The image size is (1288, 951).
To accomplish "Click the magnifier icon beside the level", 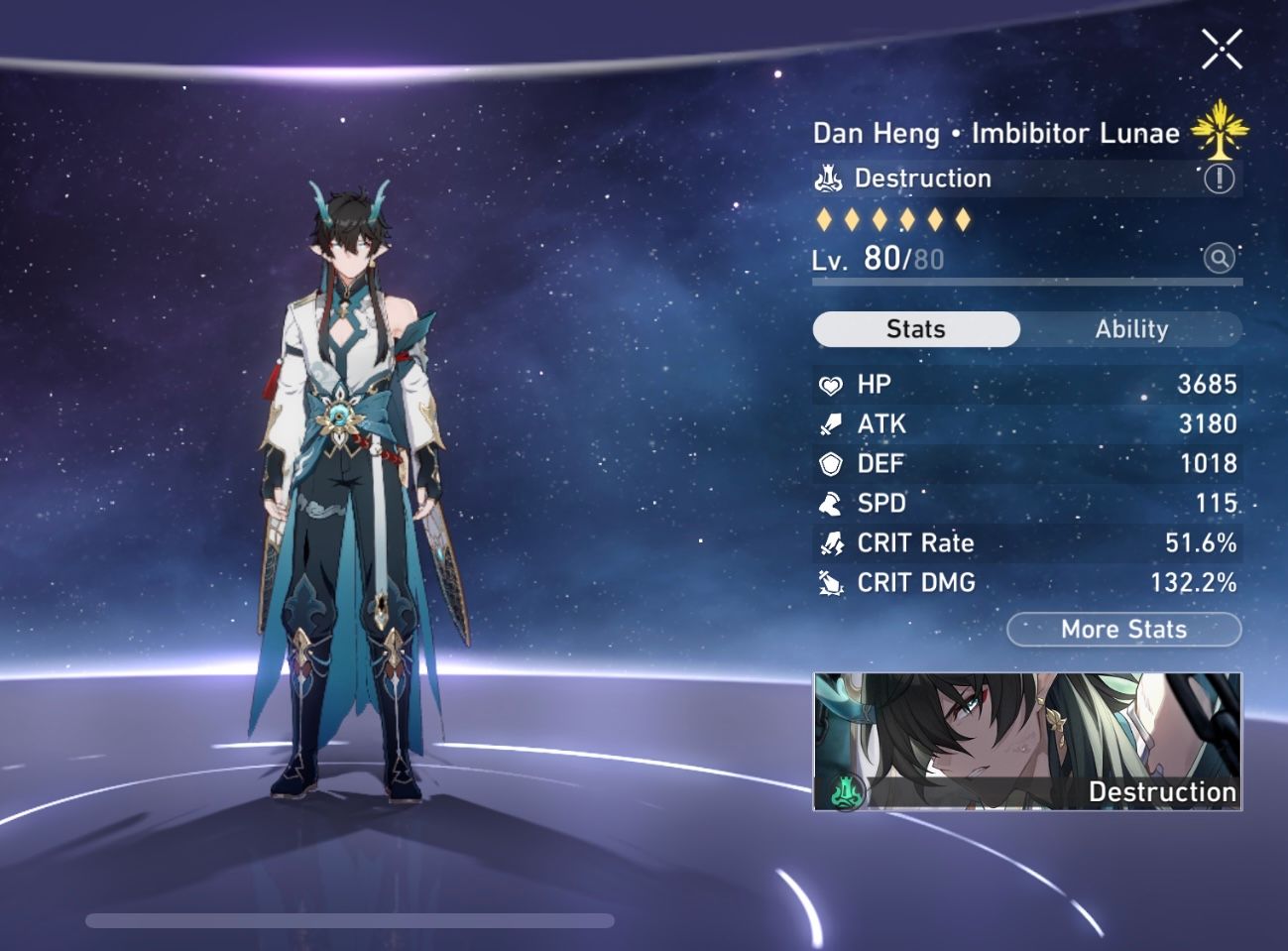I will click(x=1218, y=259).
